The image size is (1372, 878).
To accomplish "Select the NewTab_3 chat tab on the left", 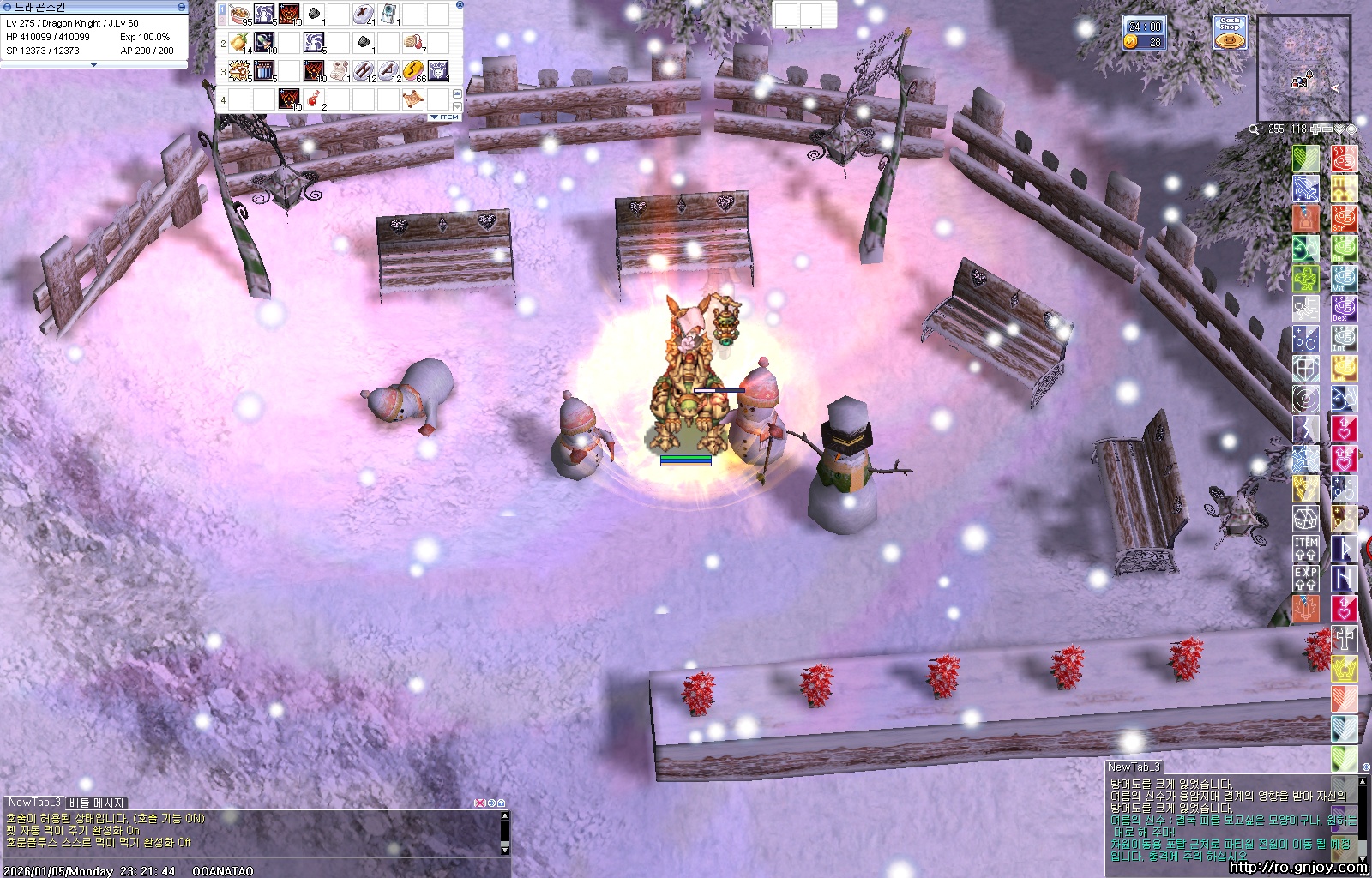I will [x=34, y=803].
